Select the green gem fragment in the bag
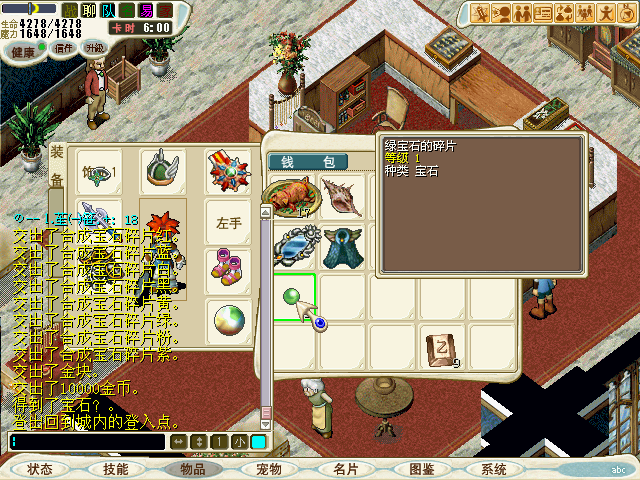This screenshot has width=640, height=480. click(293, 297)
